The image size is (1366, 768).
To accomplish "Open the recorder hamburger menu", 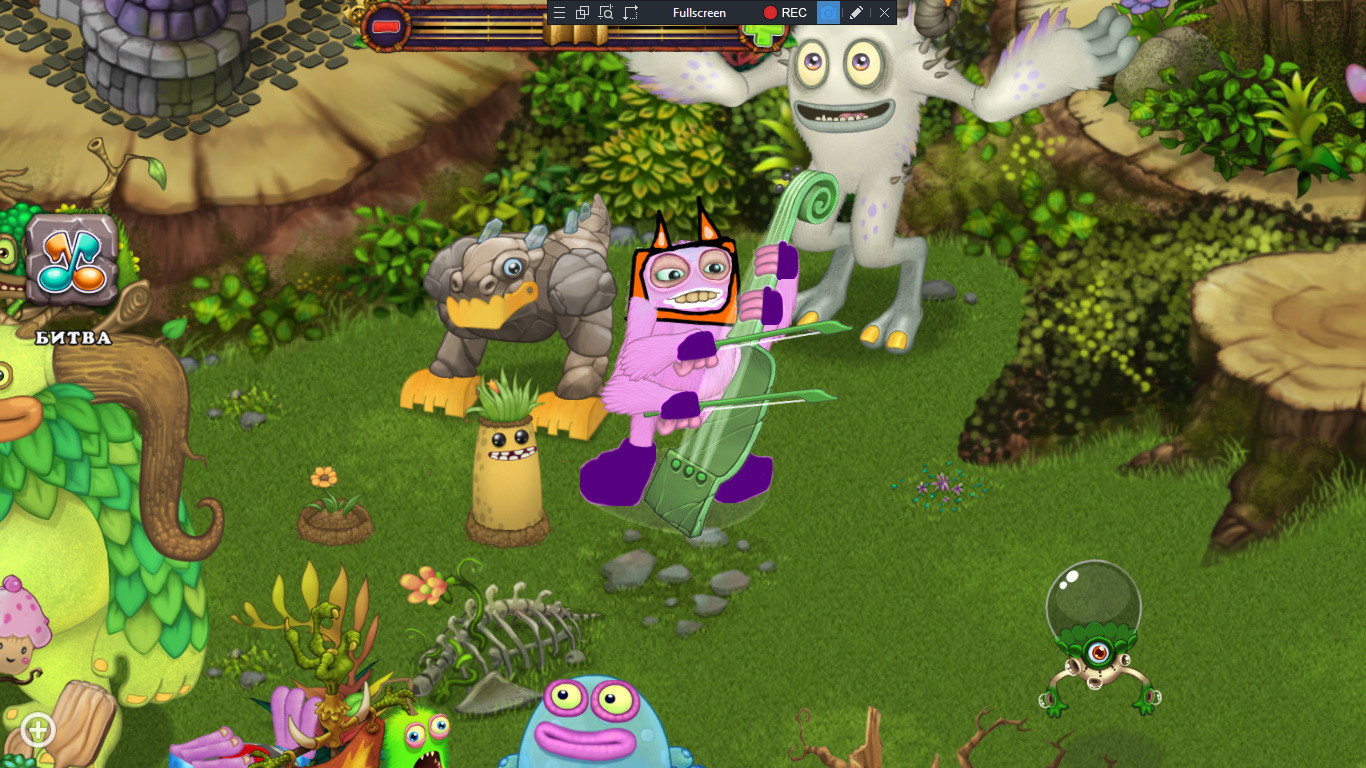I will coord(559,13).
